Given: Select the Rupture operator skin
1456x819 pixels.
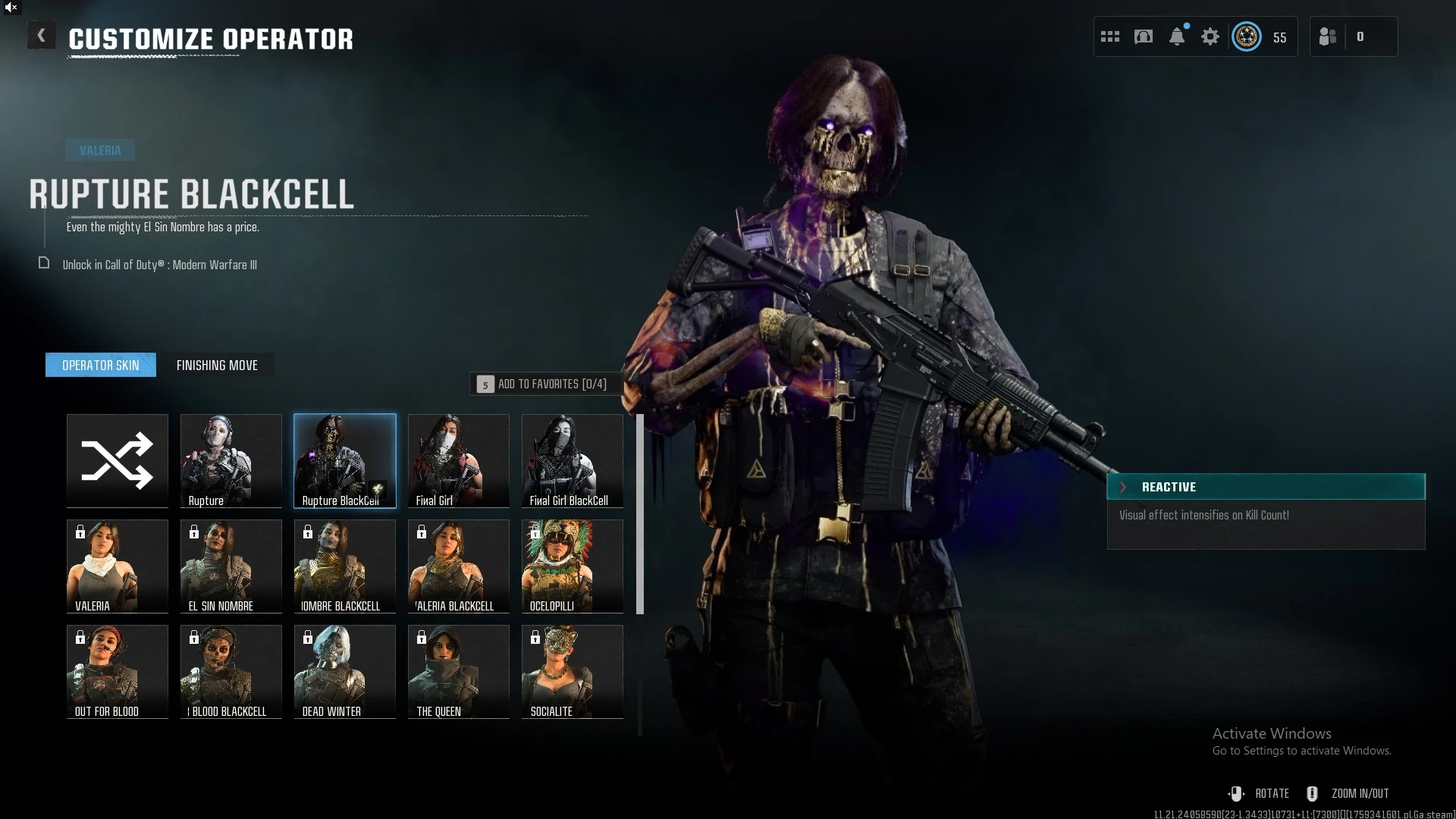Looking at the screenshot, I should 231,460.
